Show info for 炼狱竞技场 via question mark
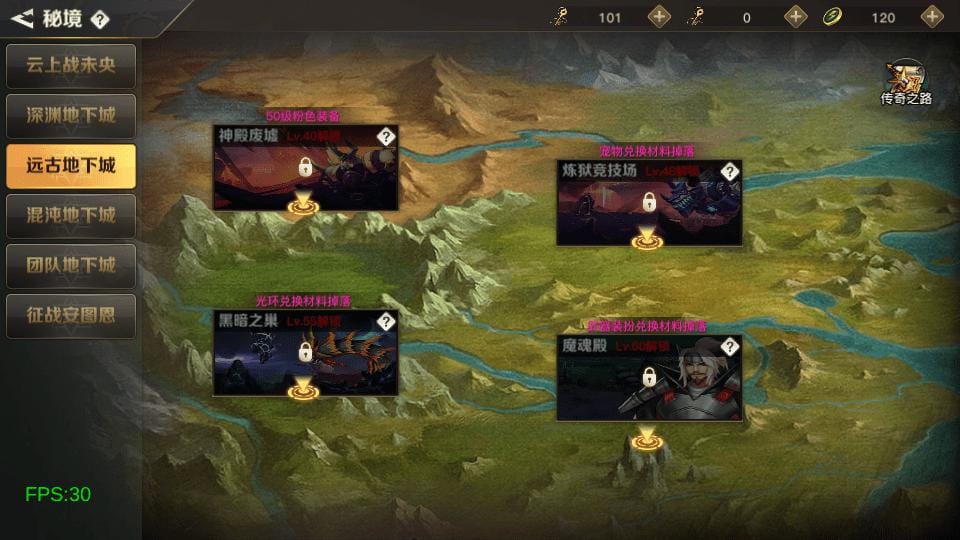 click(x=730, y=172)
